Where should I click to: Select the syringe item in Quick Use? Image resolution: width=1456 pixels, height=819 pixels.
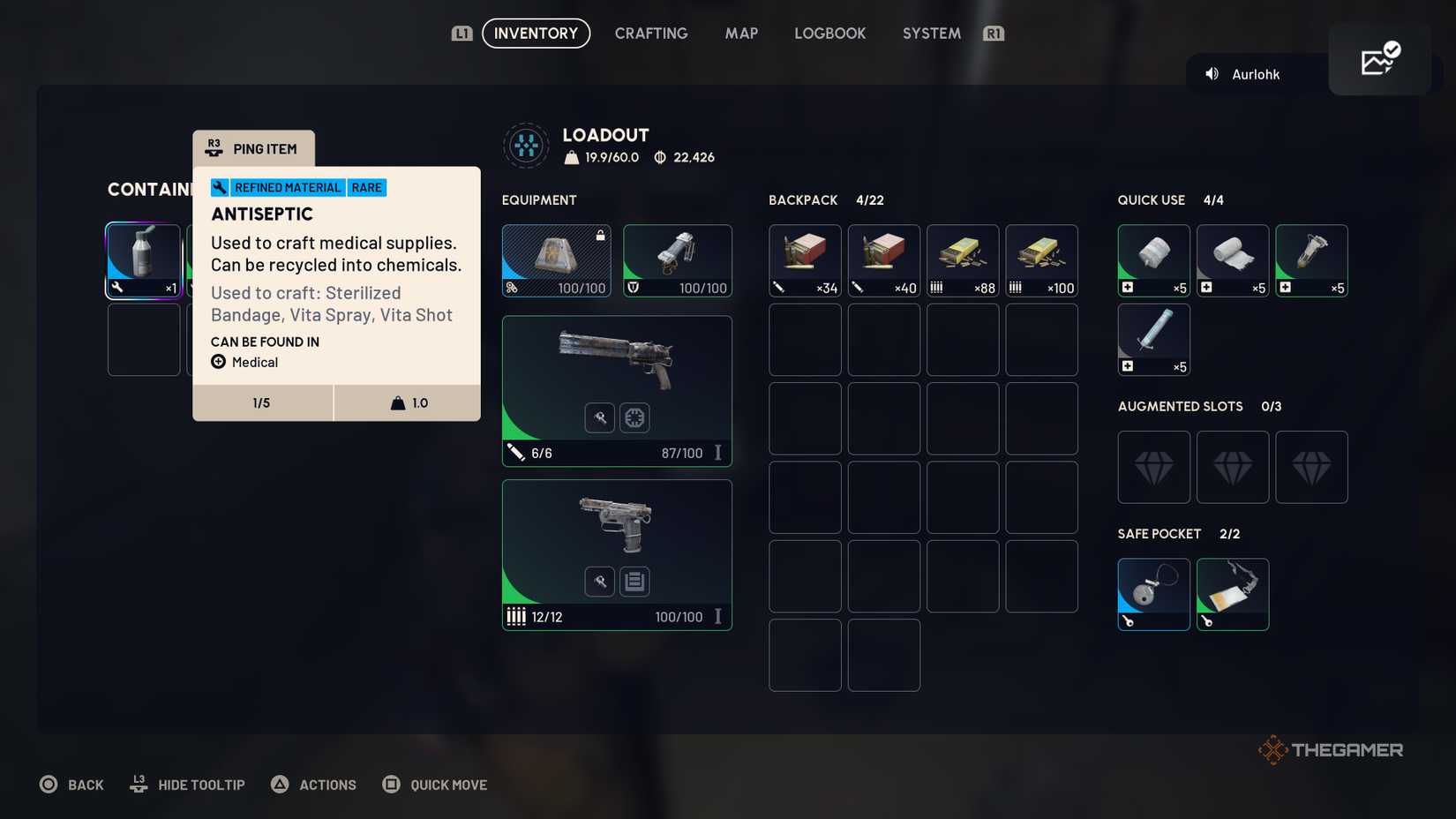(x=1153, y=339)
